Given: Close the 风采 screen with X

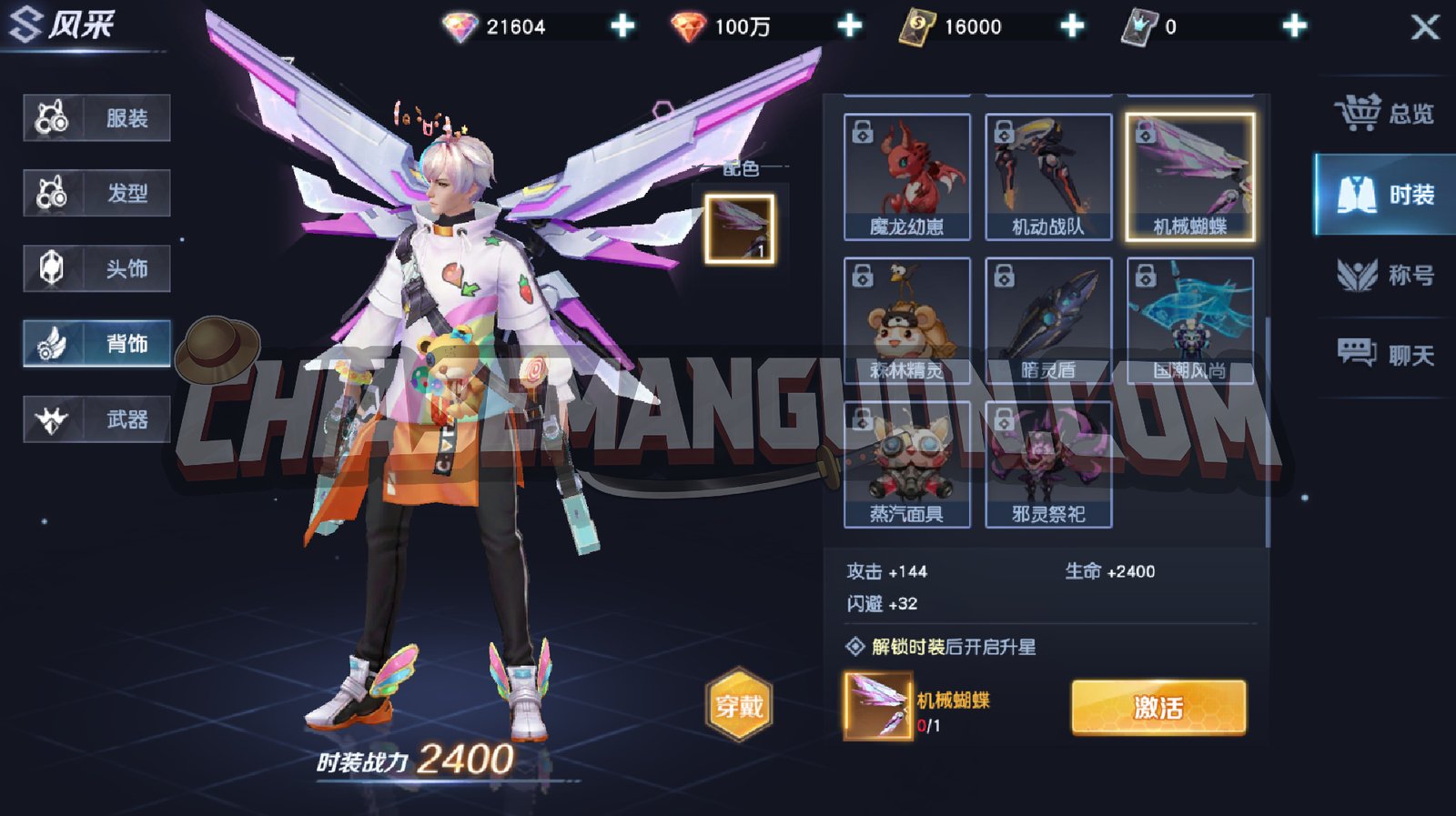Looking at the screenshot, I should pyautogui.click(x=1425, y=27).
